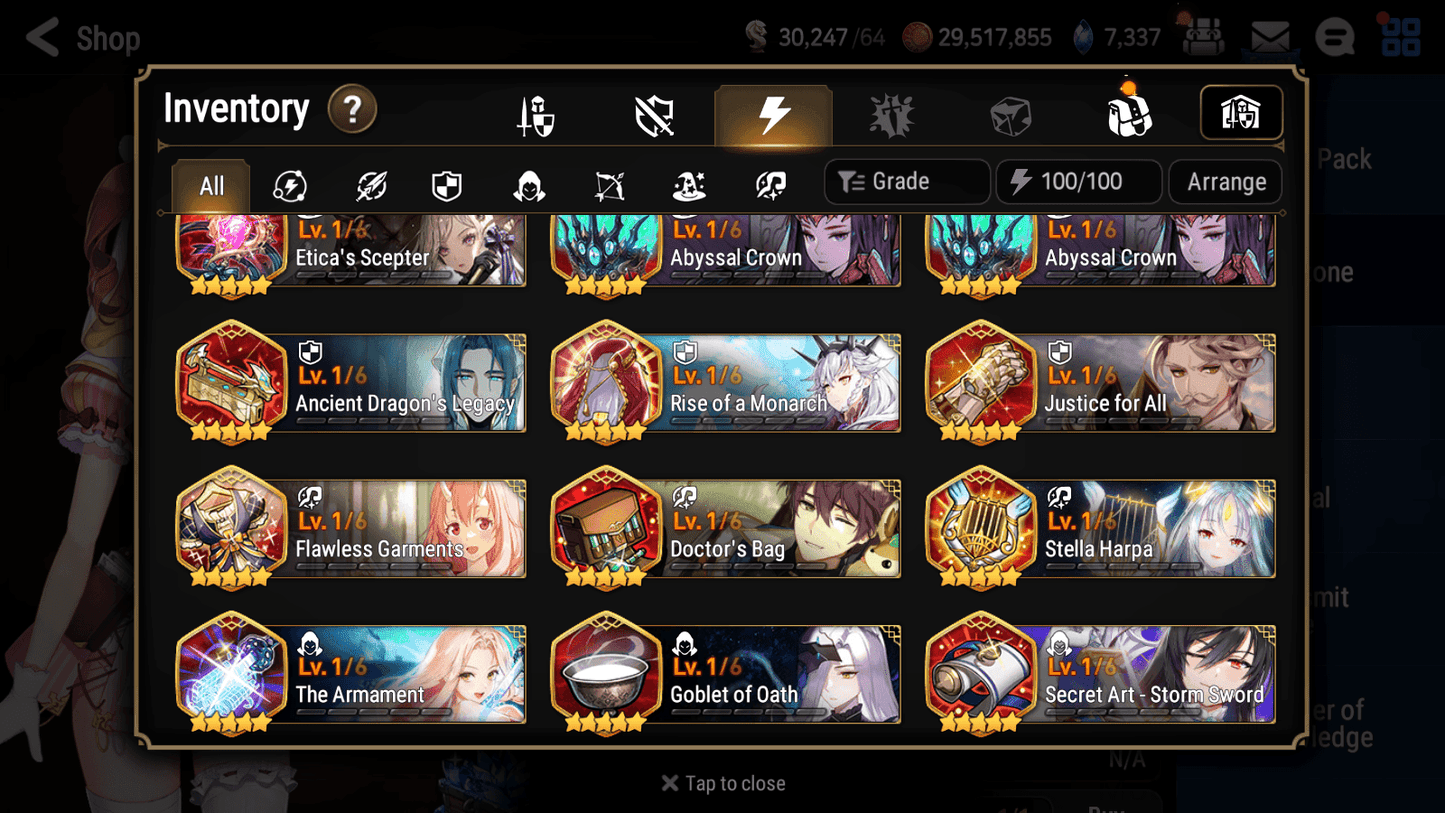Open the Artifact lightning tab
The width and height of the screenshot is (1445, 813).
(x=772, y=113)
